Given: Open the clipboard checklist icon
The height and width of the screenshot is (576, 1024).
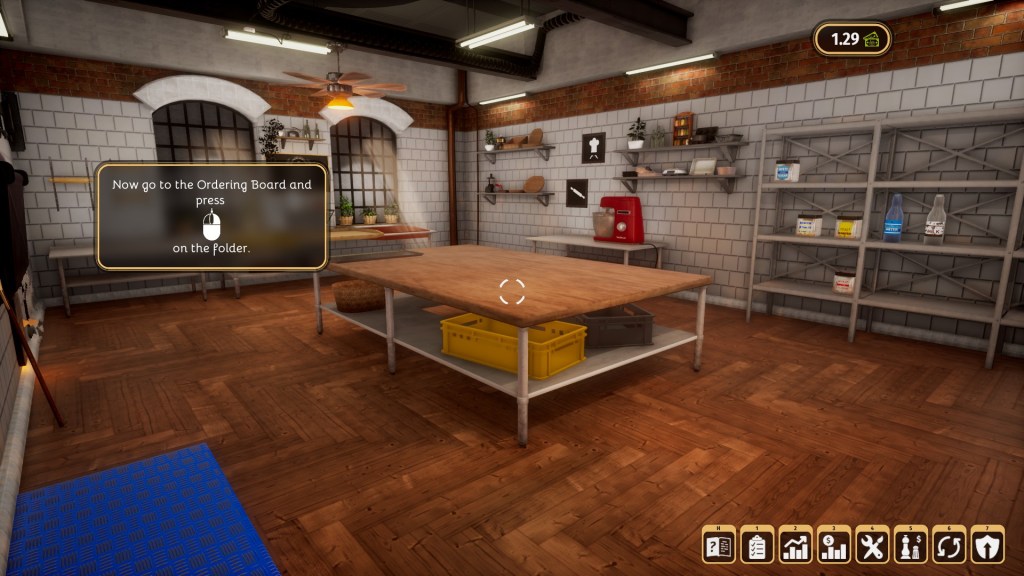Looking at the screenshot, I should click(x=757, y=545).
